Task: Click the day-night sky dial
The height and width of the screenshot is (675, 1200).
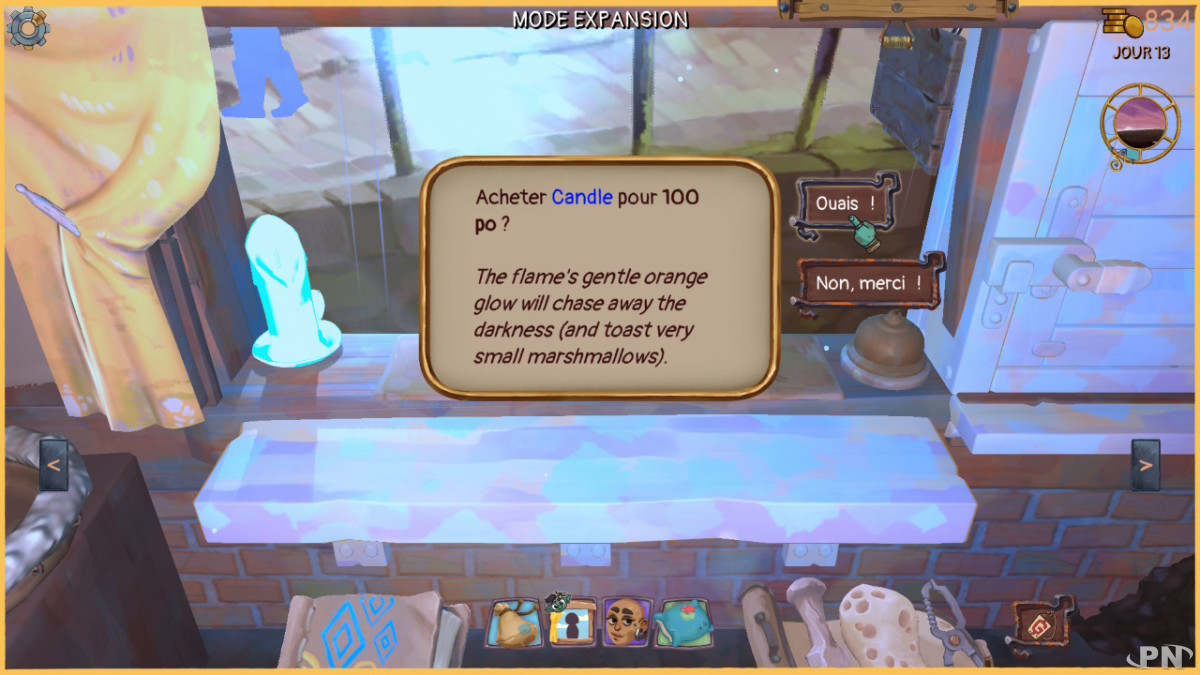Action: 1139,123
